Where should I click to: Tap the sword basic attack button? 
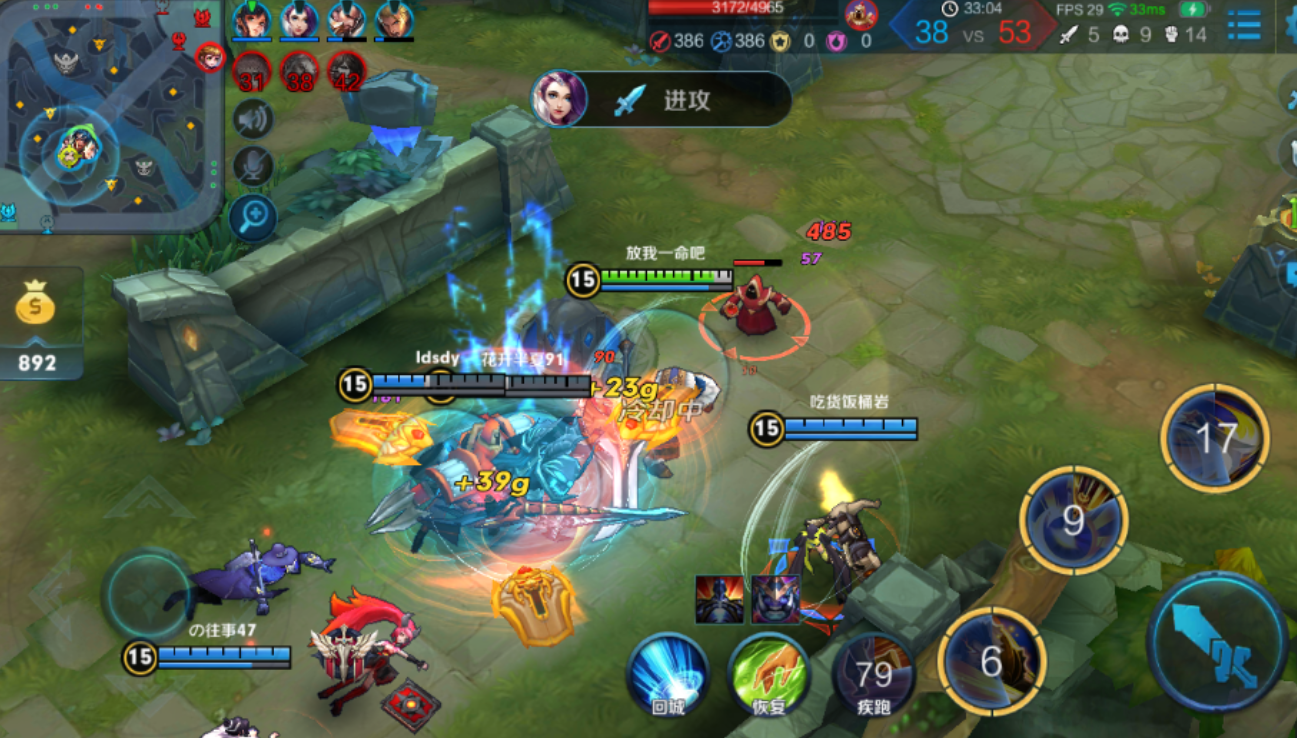pos(1217,642)
